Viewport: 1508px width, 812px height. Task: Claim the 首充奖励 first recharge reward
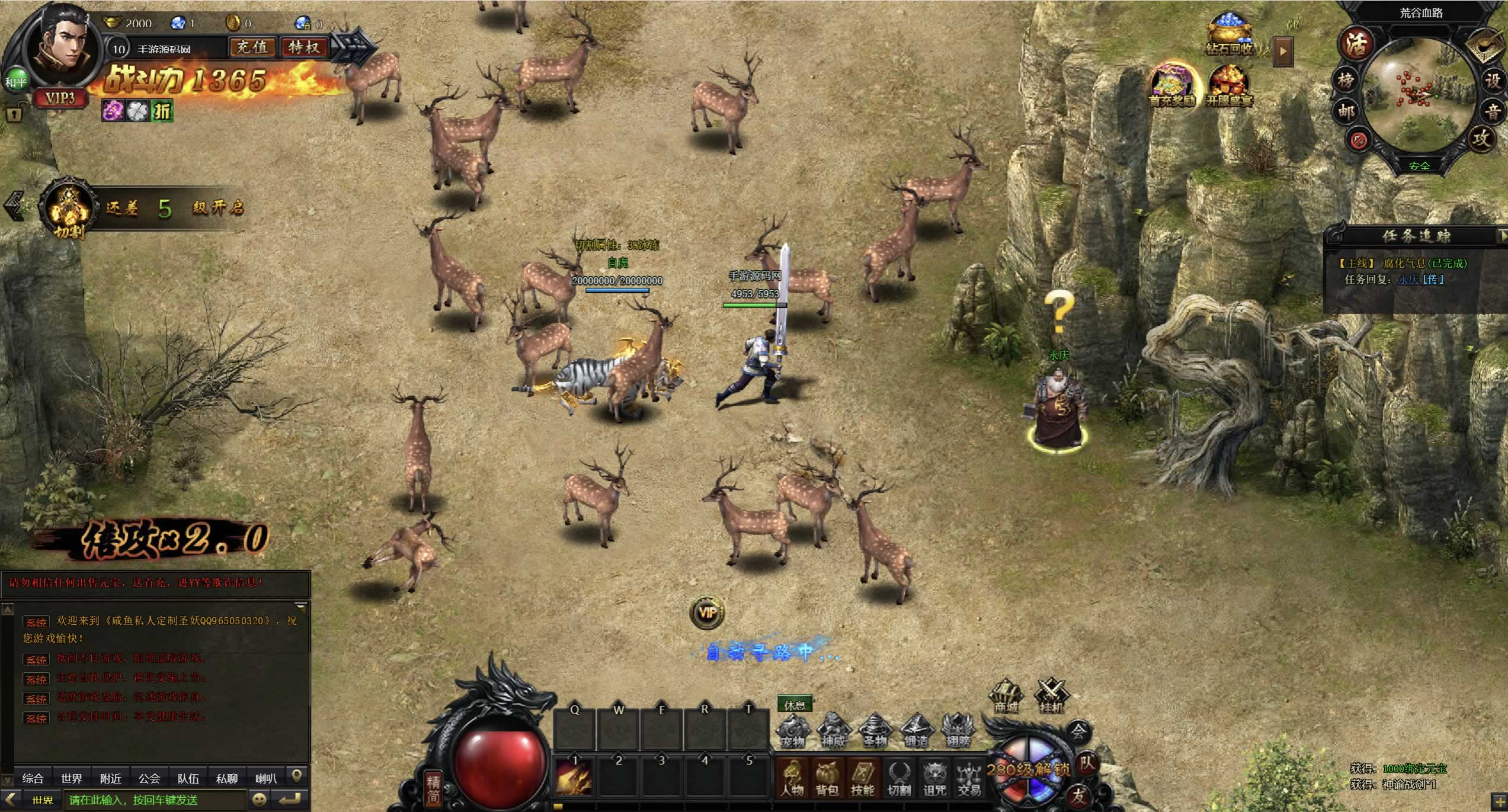click(1172, 86)
